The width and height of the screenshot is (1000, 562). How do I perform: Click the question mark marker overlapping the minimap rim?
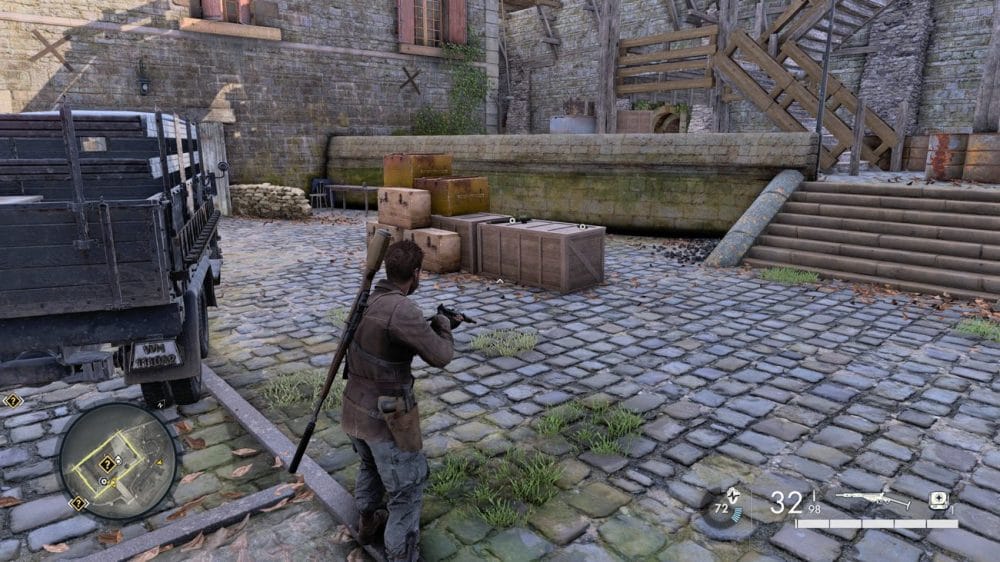(78, 503)
